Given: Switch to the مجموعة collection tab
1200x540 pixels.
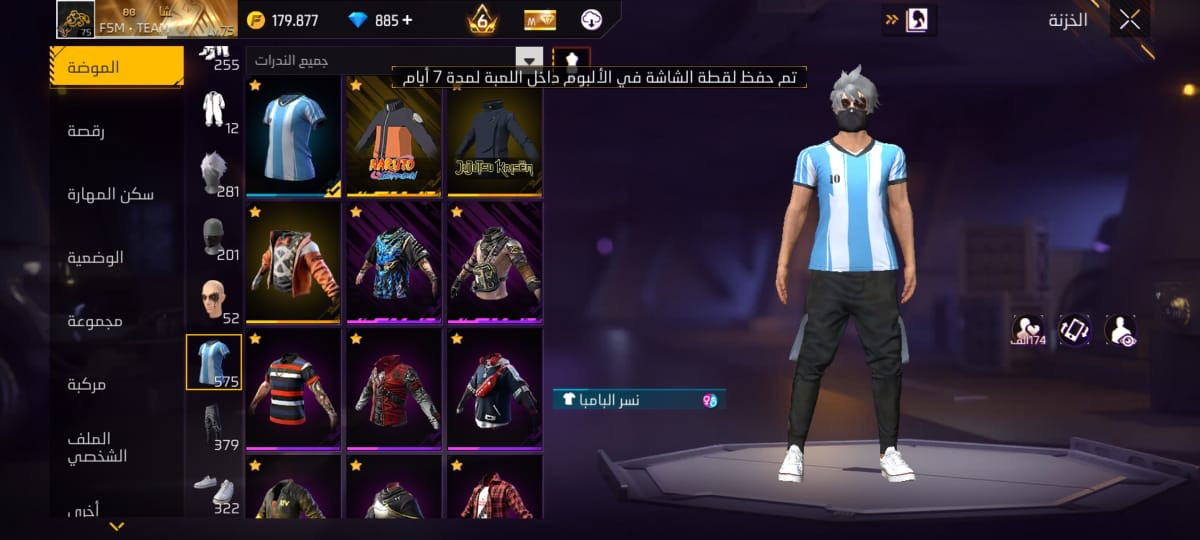Looking at the screenshot, I should [95, 321].
